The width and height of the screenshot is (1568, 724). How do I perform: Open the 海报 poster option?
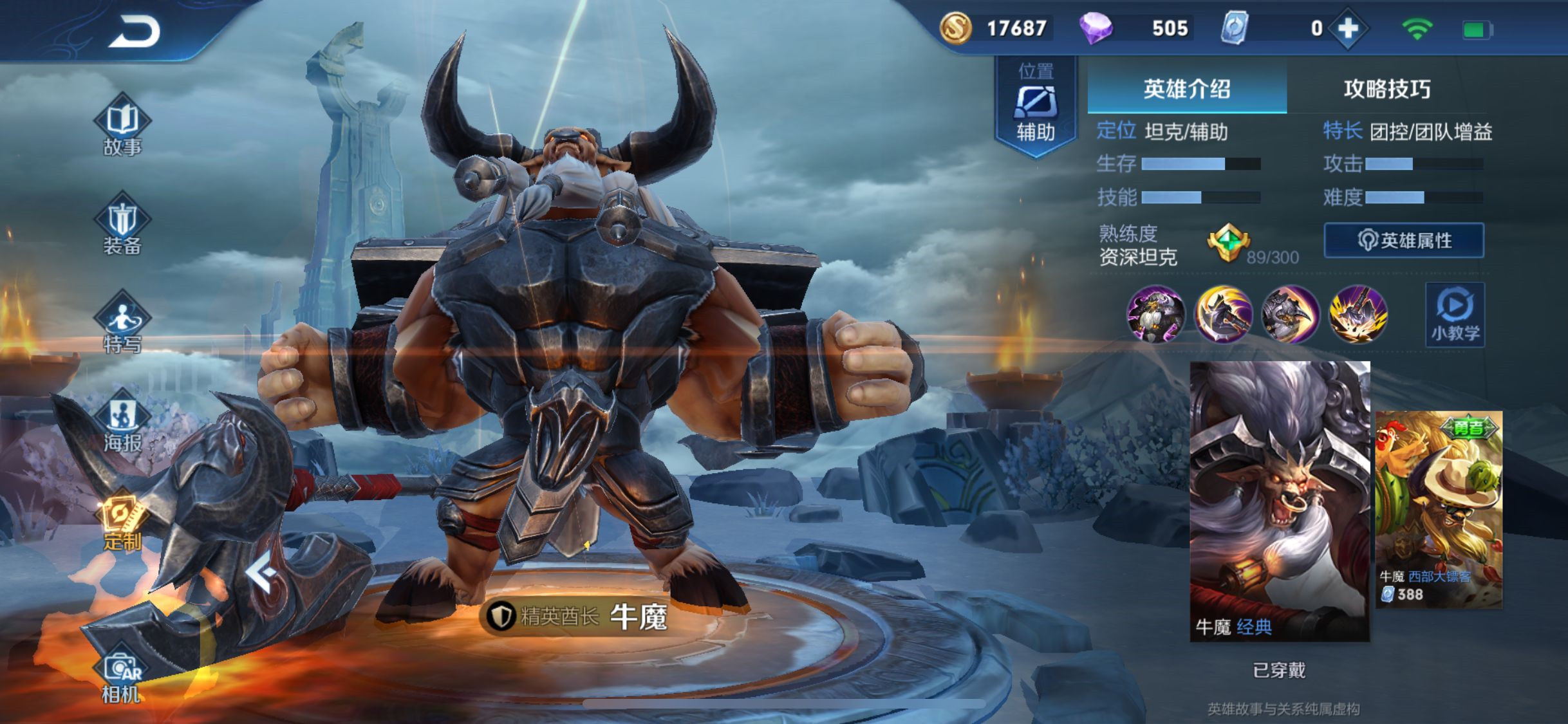pyautogui.click(x=122, y=422)
